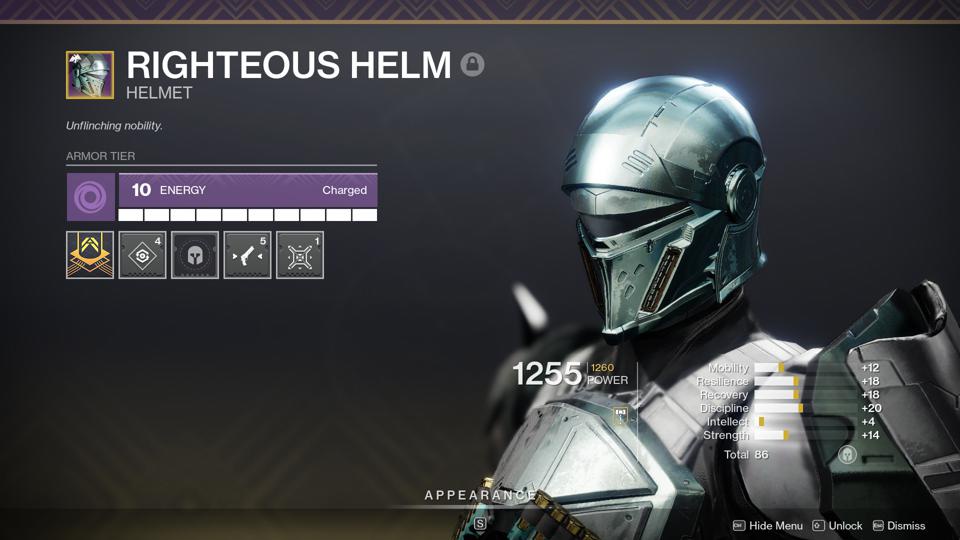Toggle the lock icon beside Righteous Helm
960x540 pixels.
click(472, 65)
